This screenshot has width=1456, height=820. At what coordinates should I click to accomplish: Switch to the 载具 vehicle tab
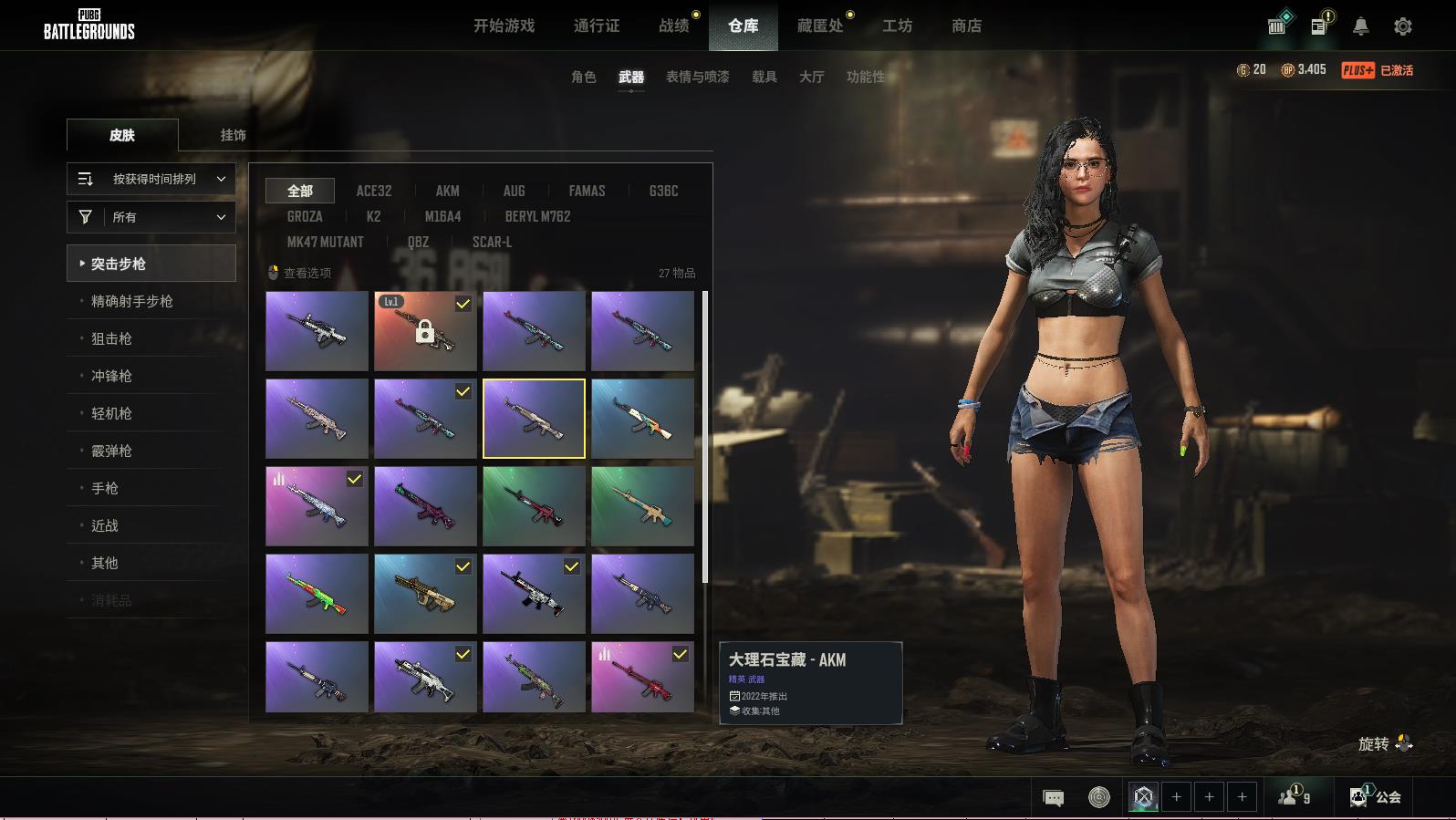(x=764, y=77)
